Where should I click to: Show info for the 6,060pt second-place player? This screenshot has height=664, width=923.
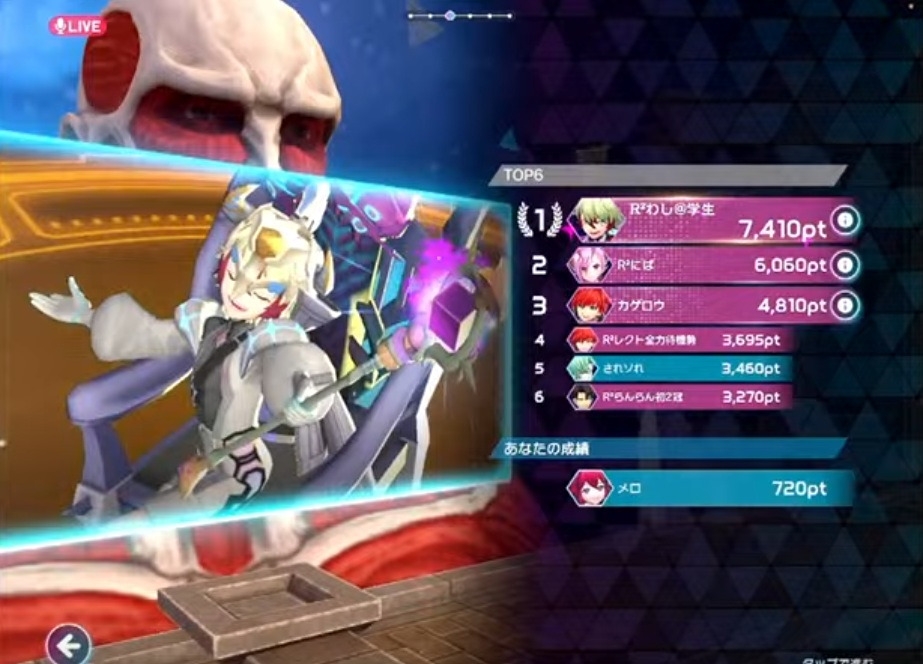pos(845,264)
